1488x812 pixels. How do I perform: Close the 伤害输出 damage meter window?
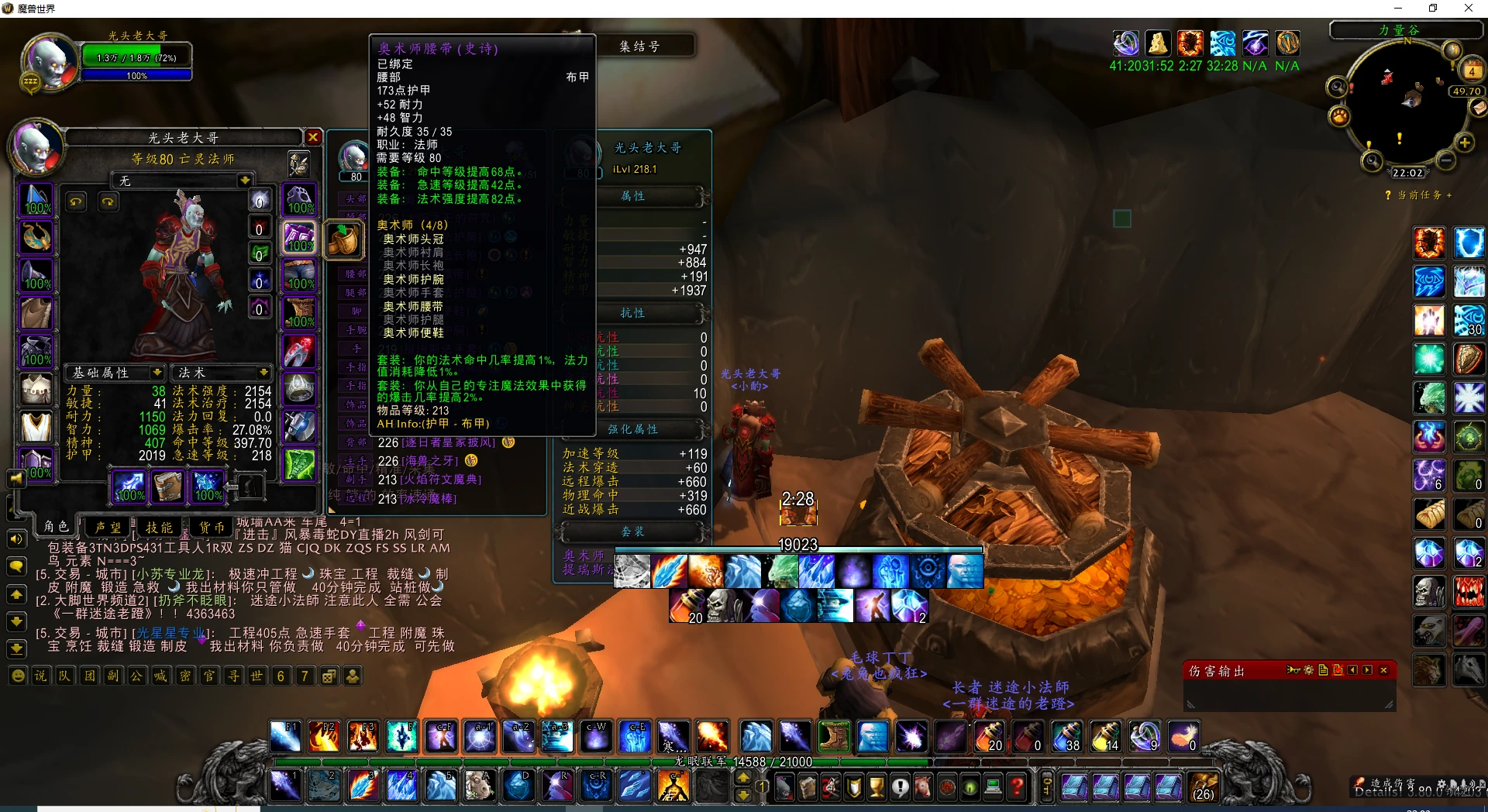point(1383,670)
